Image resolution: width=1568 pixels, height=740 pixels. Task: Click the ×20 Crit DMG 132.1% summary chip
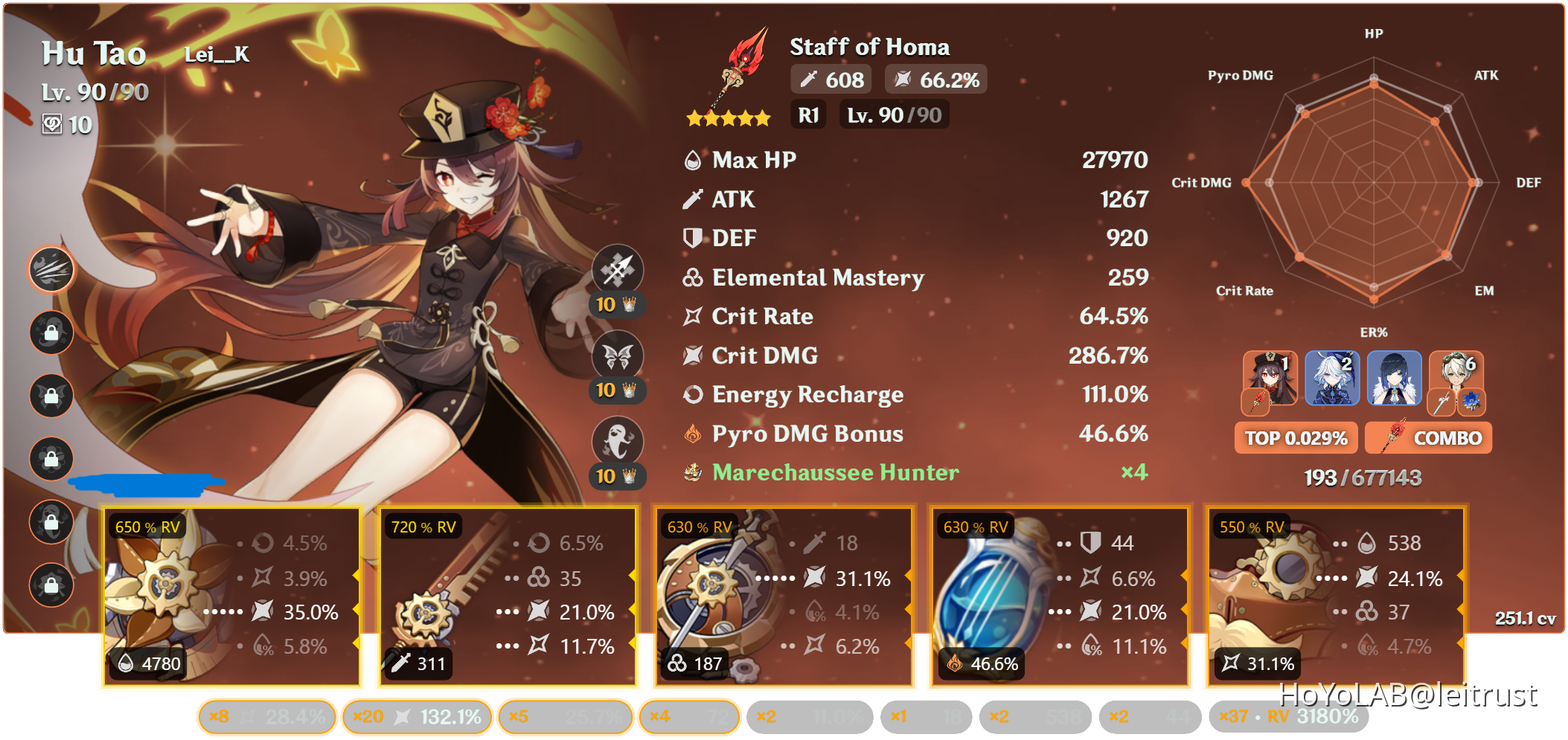418,716
